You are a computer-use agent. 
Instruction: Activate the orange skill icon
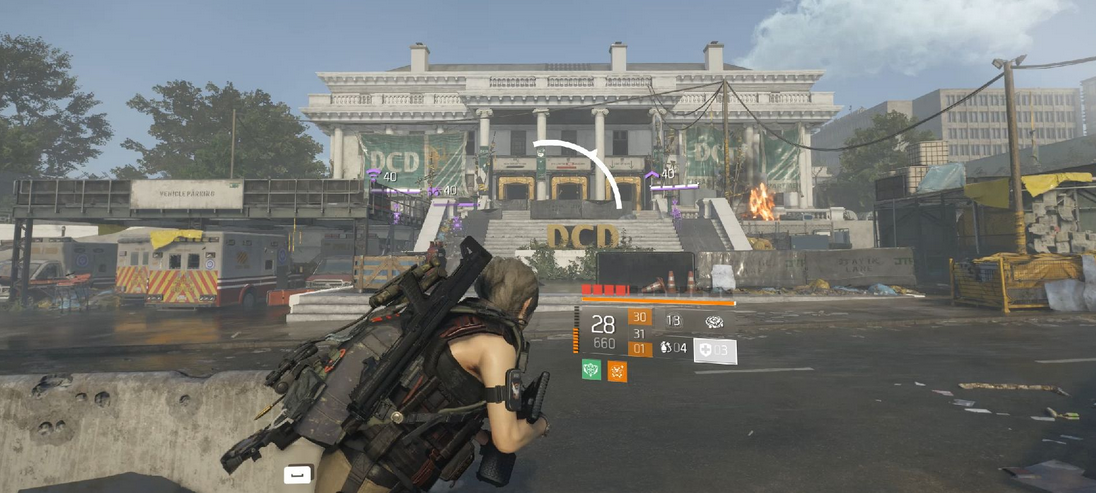(617, 371)
